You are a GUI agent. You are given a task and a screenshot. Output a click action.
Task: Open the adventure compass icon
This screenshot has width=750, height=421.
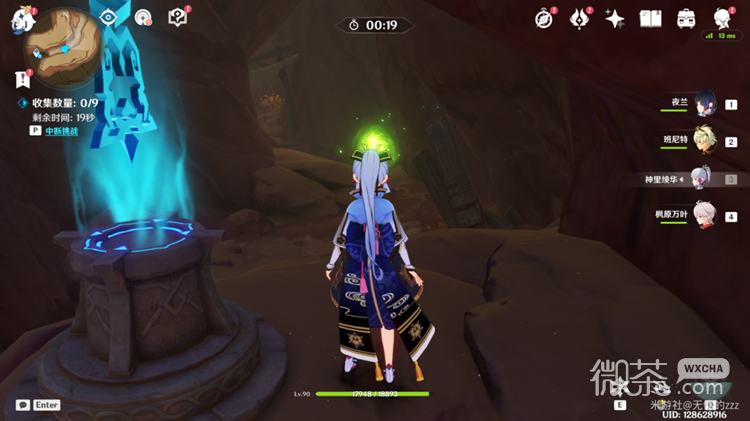[x=545, y=18]
